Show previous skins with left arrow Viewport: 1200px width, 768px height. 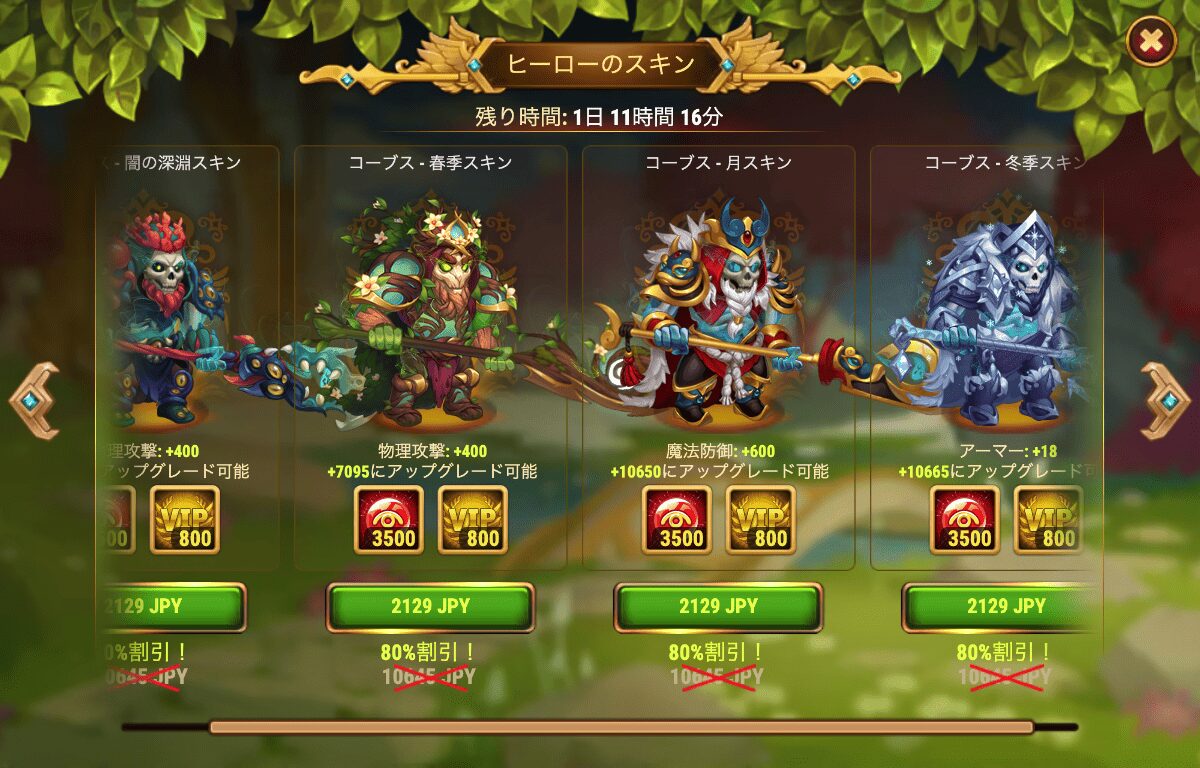pos(33,400)
